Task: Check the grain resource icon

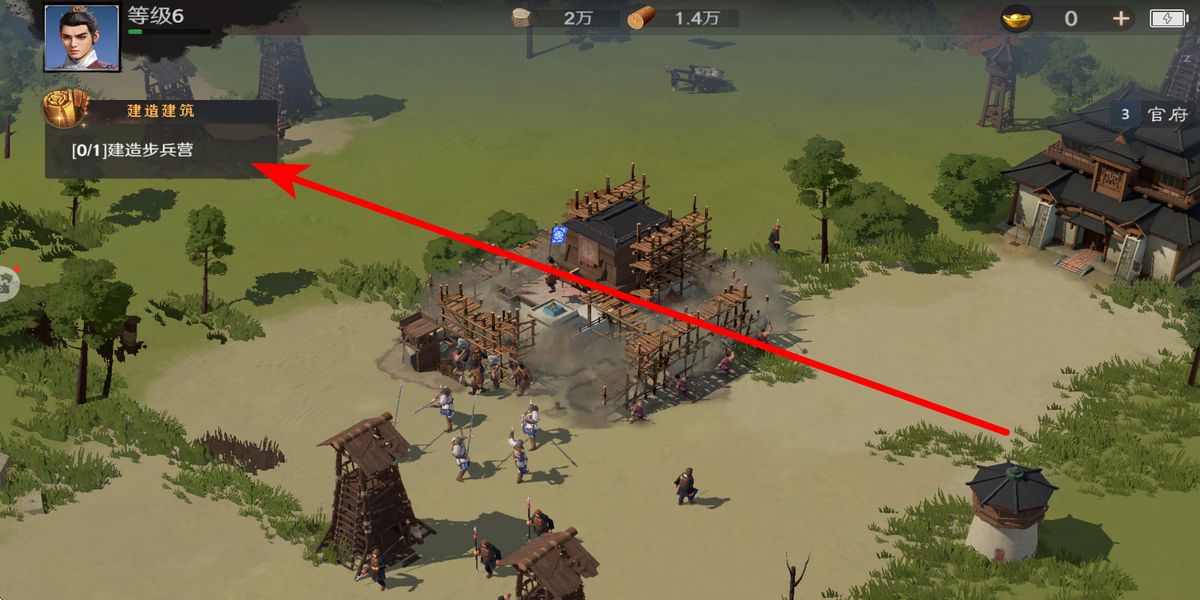Action: coord(522,17)
